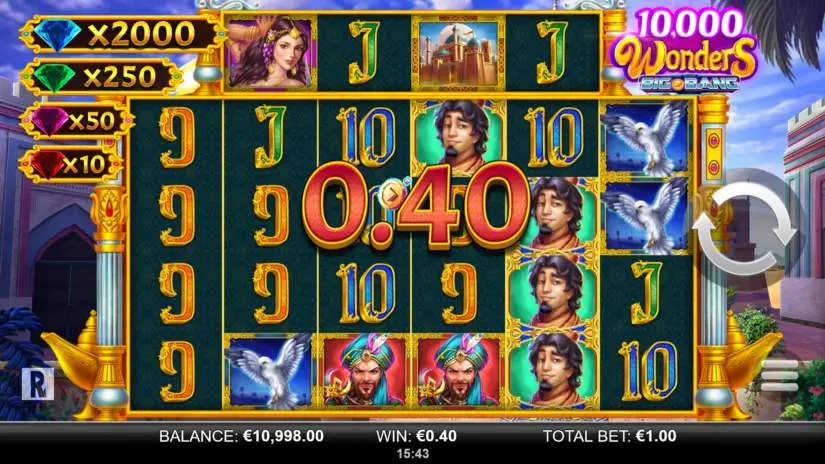Spin the reels with the circular arrows button

(x=757, y=229)
